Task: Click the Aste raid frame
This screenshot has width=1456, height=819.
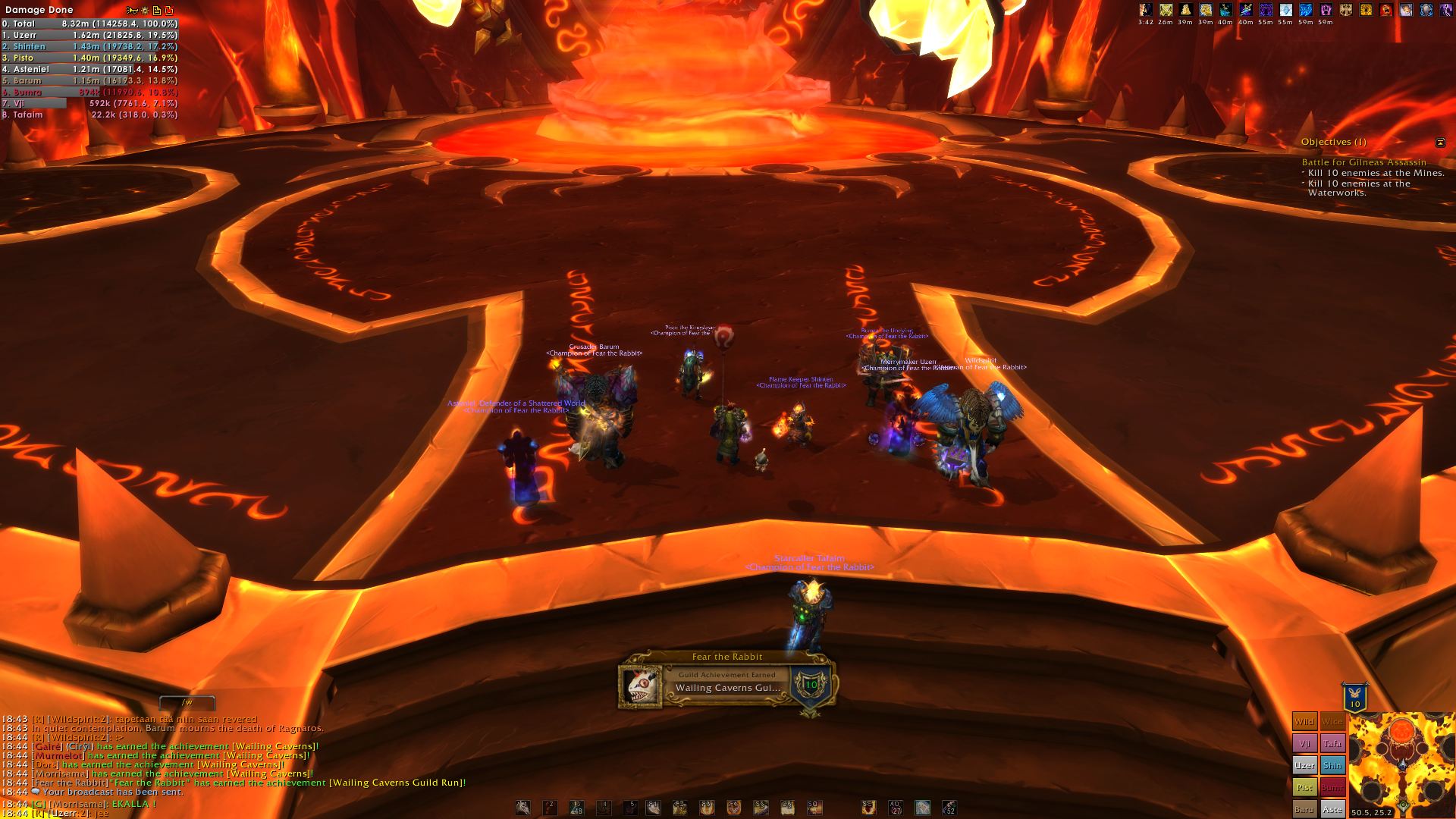Action: click(1332, 808)
